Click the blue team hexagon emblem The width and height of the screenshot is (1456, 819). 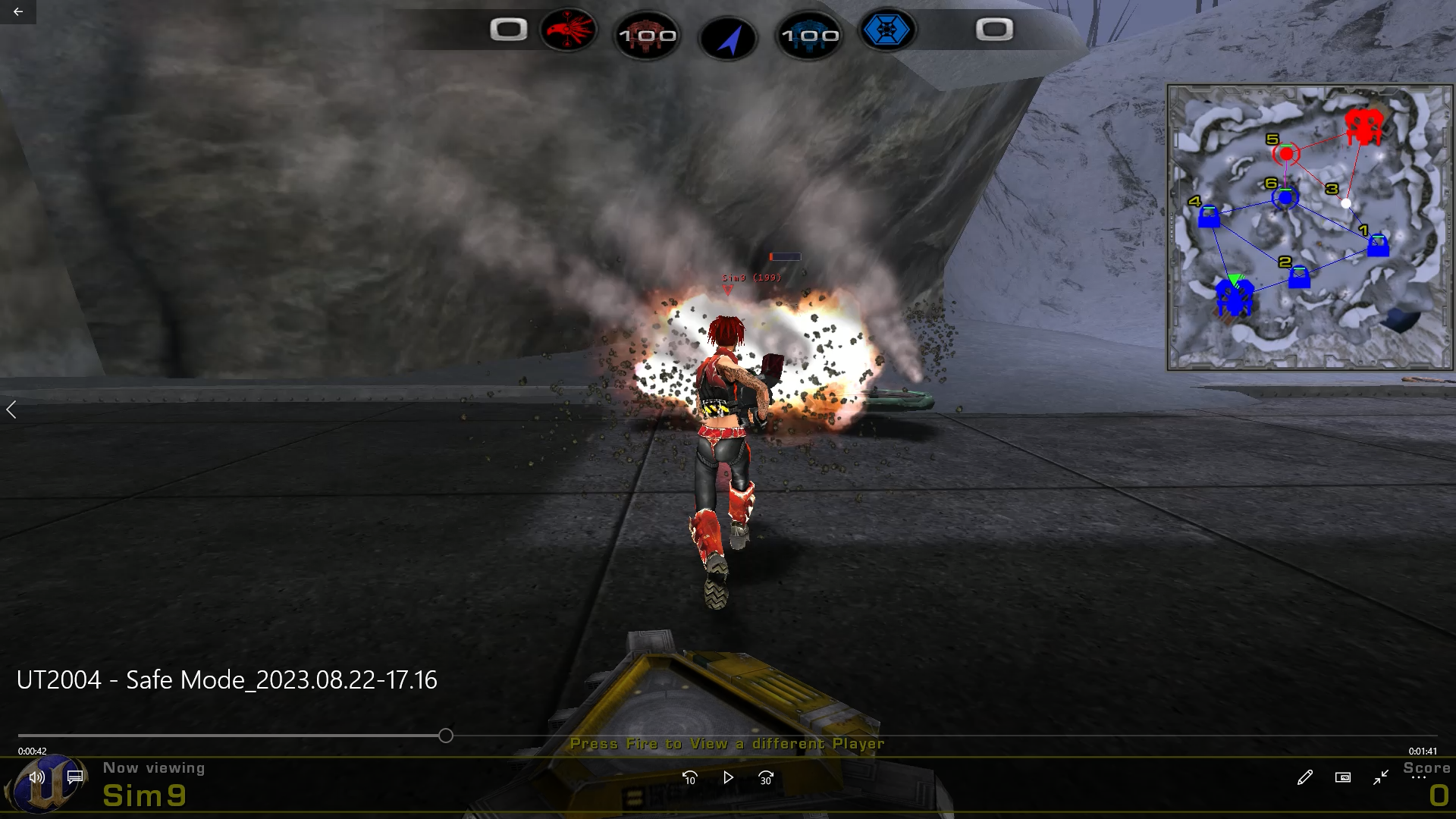(886, 30)
